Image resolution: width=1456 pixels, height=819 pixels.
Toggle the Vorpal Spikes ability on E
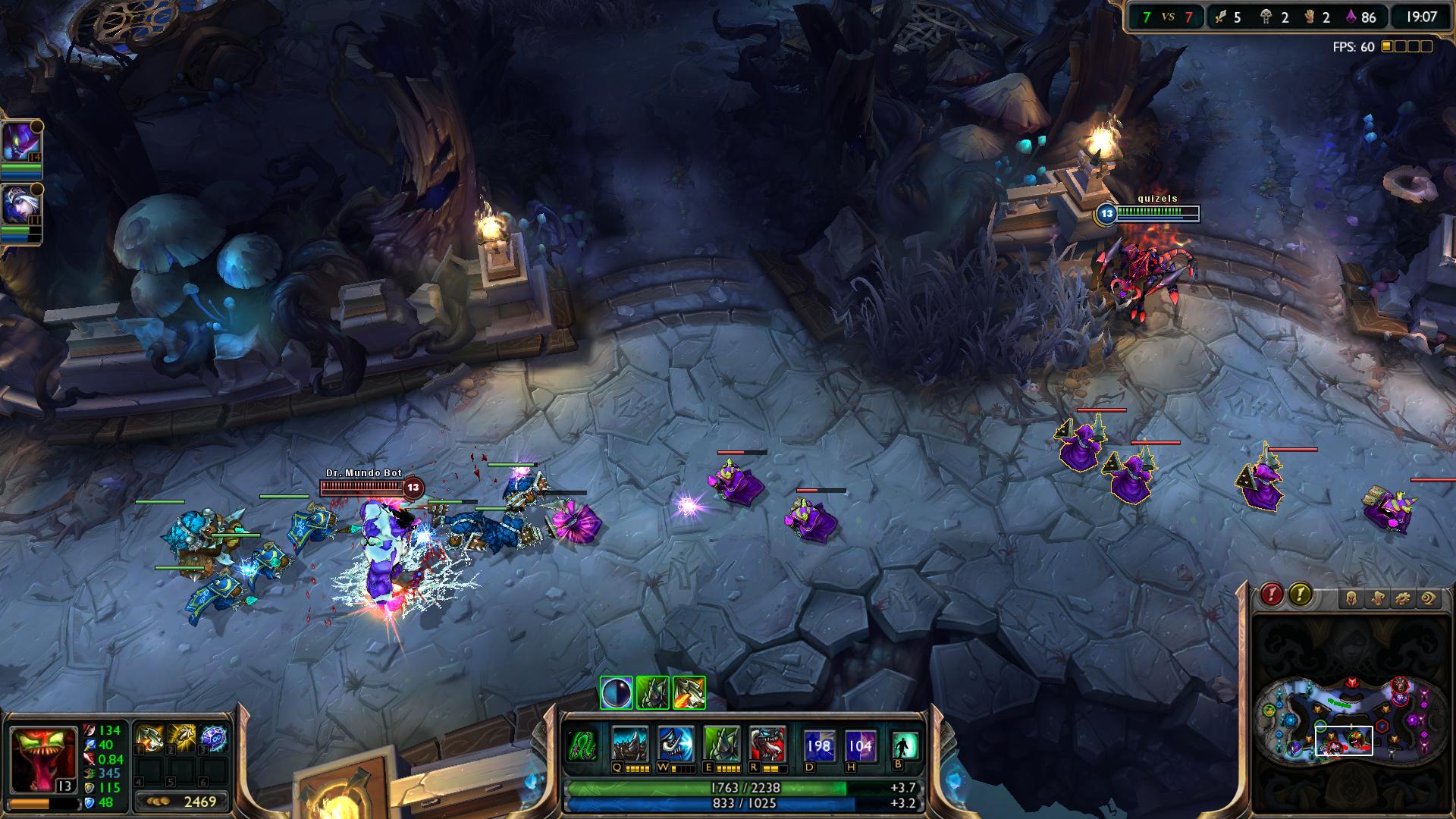point(721,744)
